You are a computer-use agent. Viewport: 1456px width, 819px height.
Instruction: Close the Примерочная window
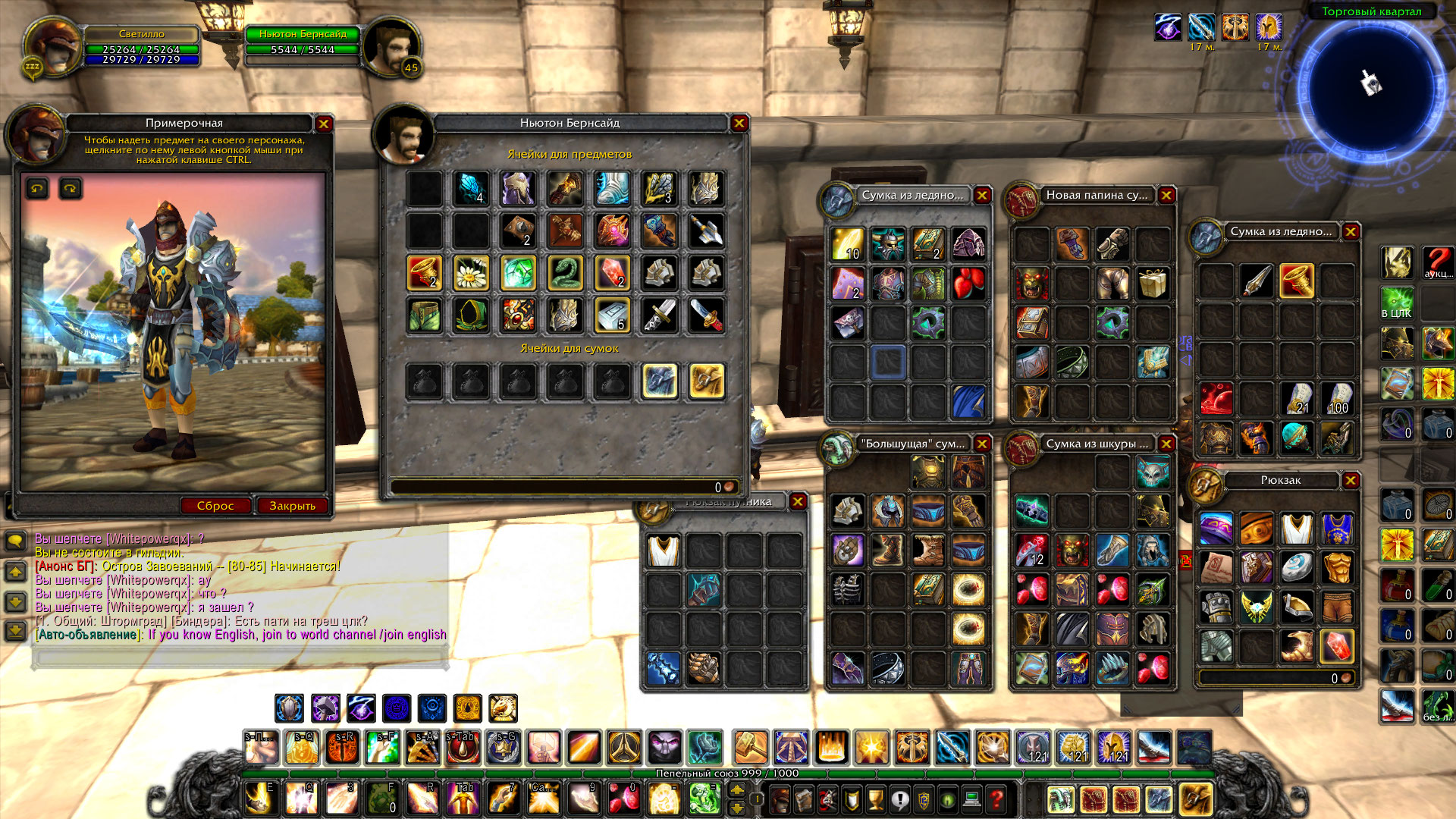[x=324, y=124]
